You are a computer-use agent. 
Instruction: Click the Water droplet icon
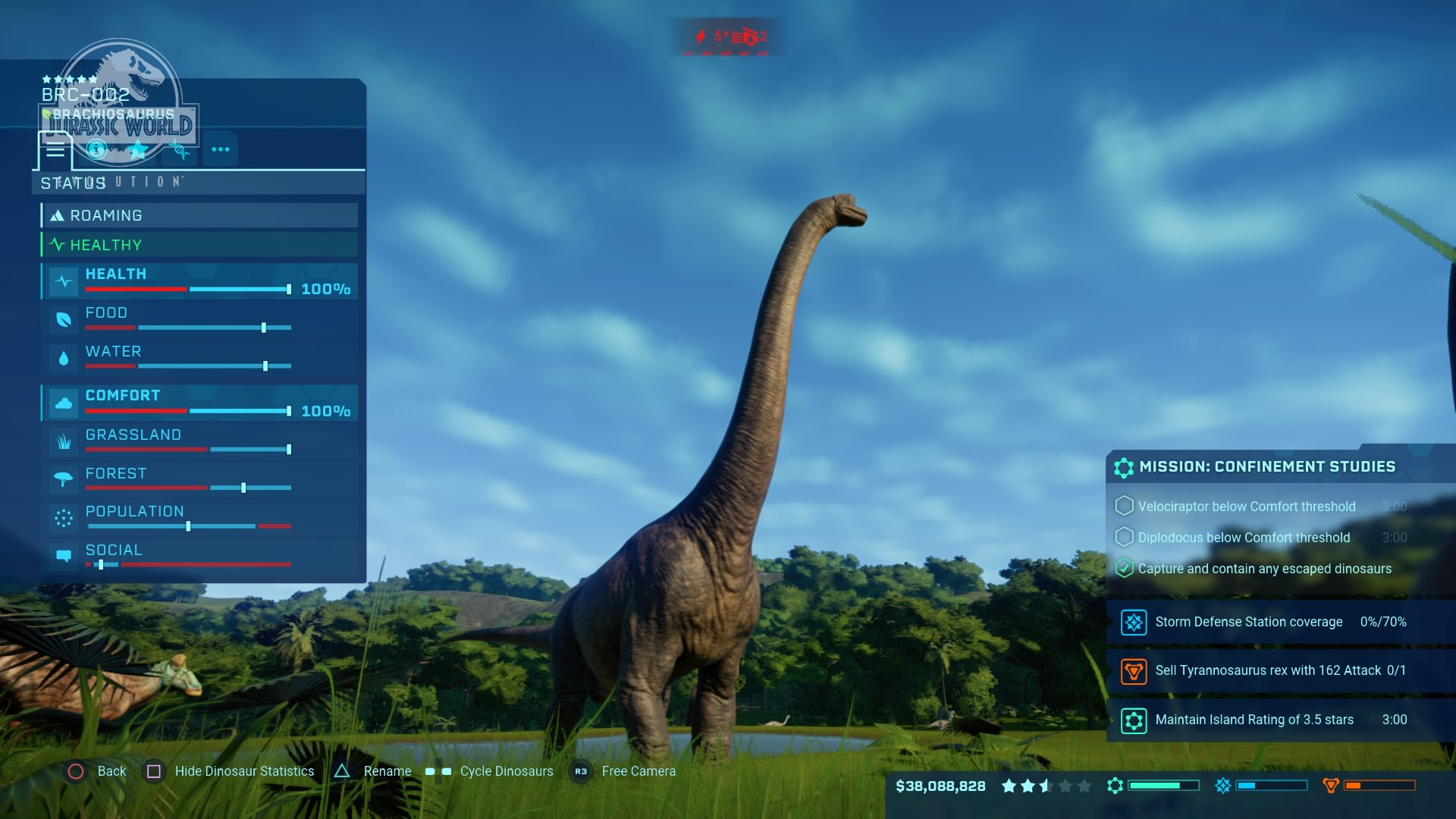(x=63, y=358)
